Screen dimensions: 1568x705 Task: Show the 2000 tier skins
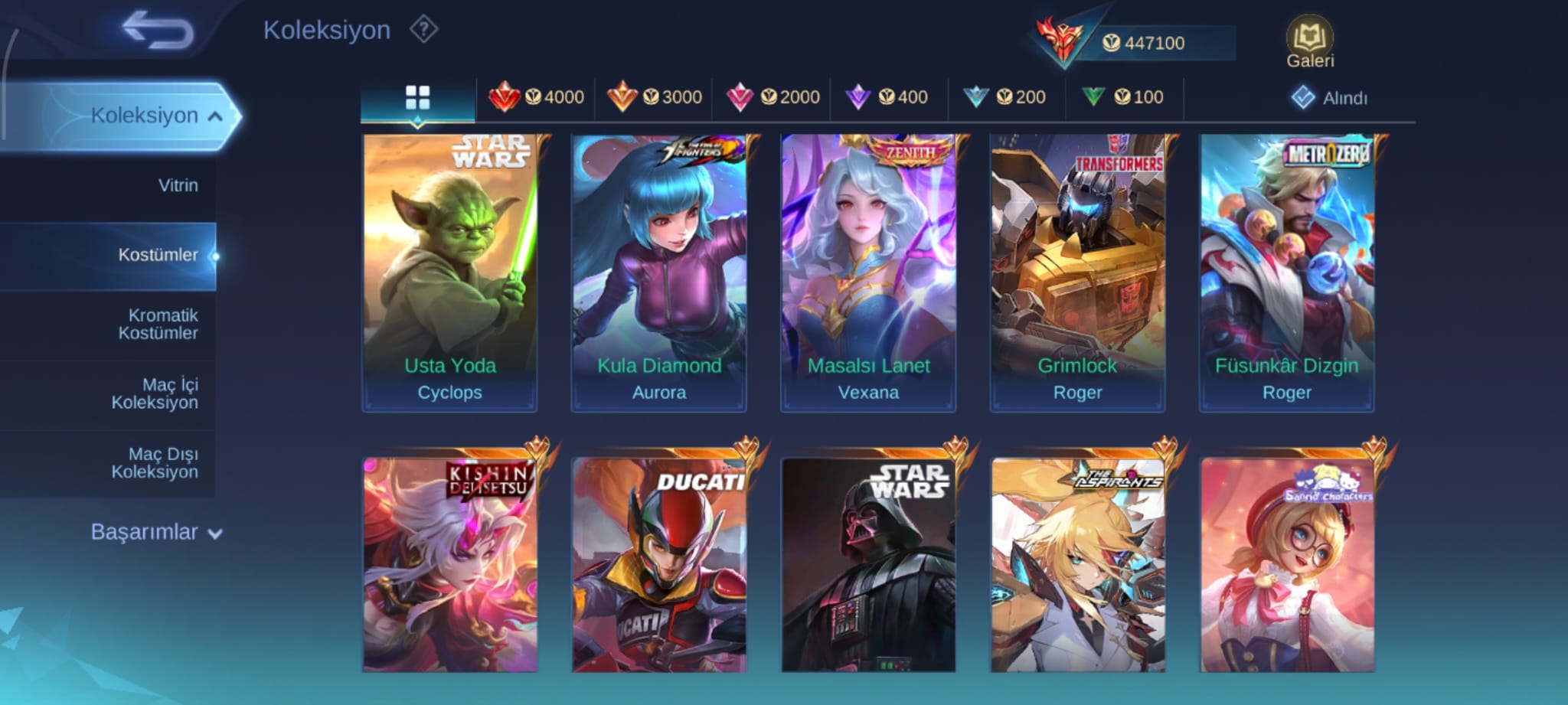(x=772, y=98)
